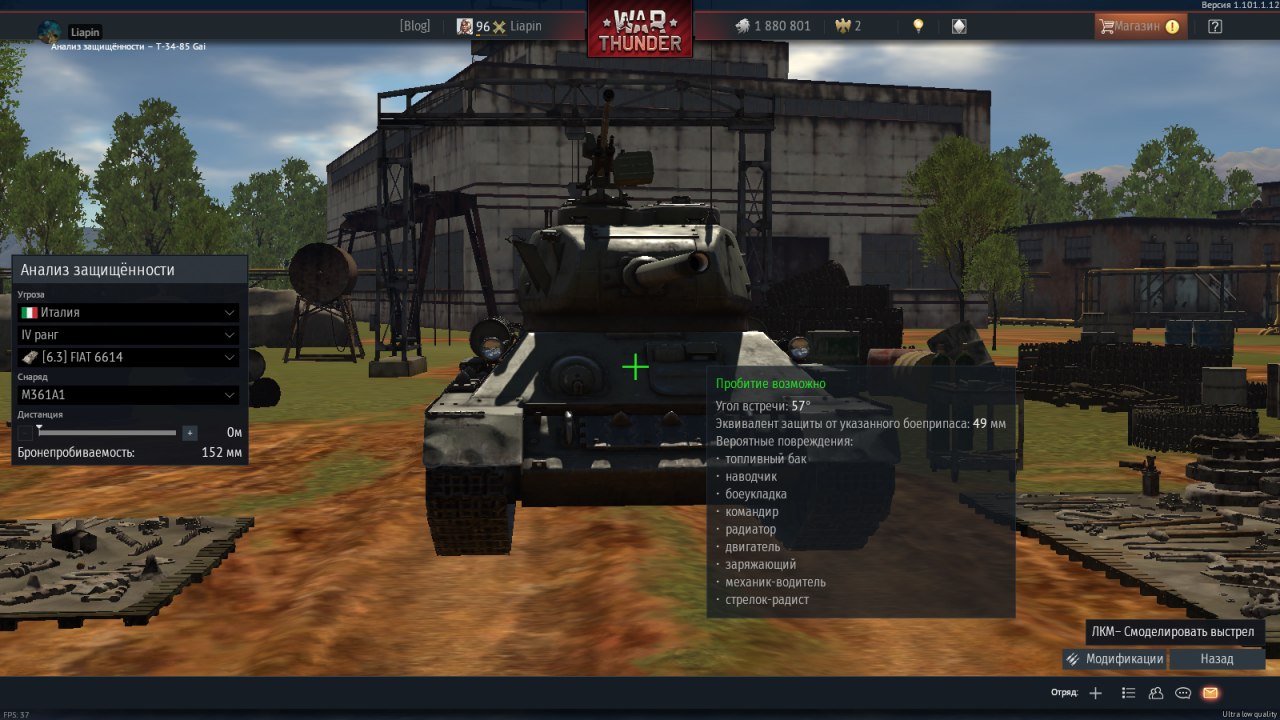Click the Golden Eagles balance
1280x720 pixels.
point(848,26)
